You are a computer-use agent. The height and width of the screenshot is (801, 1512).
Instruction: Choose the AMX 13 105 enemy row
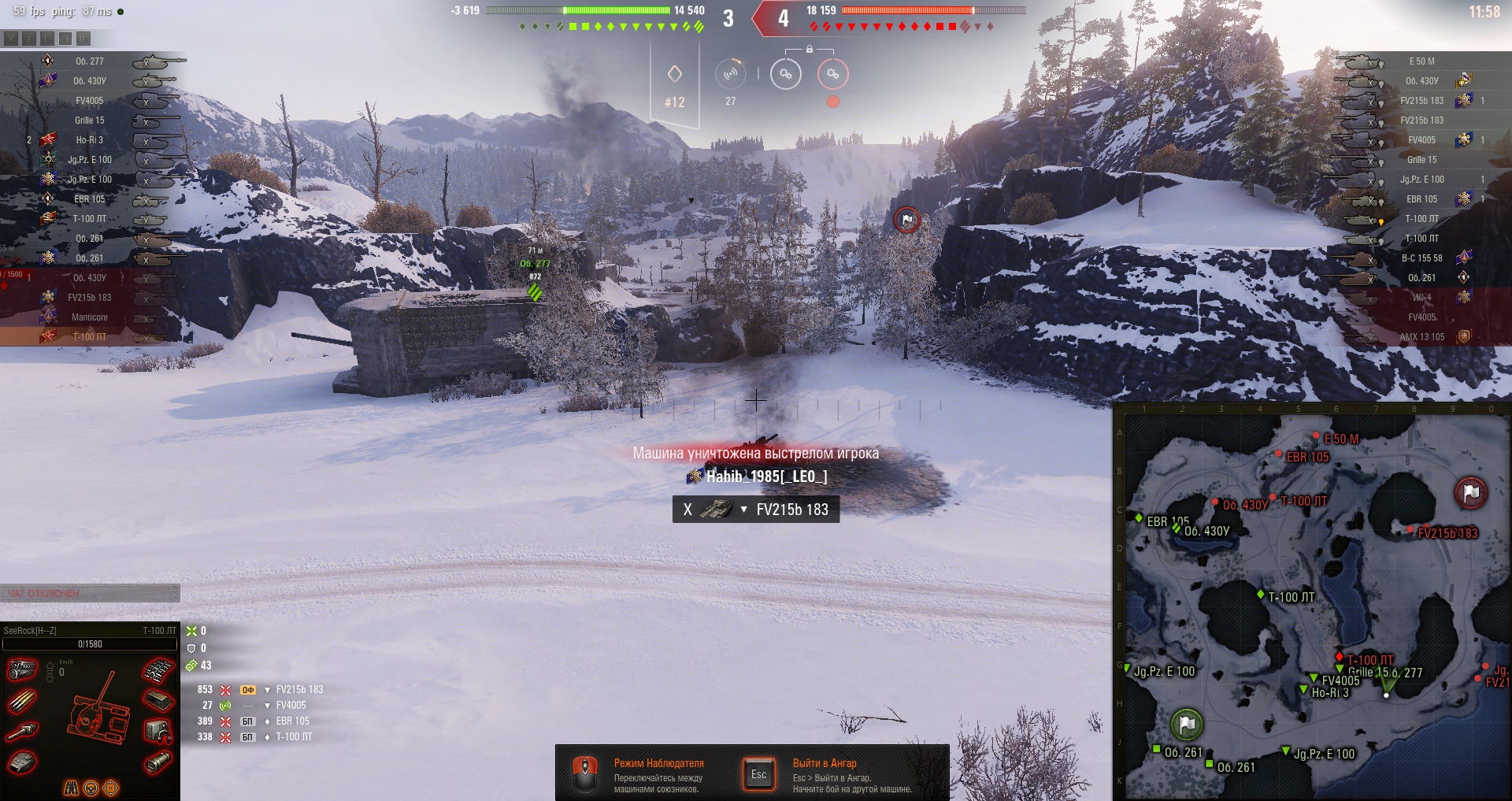click(1421, 337)
